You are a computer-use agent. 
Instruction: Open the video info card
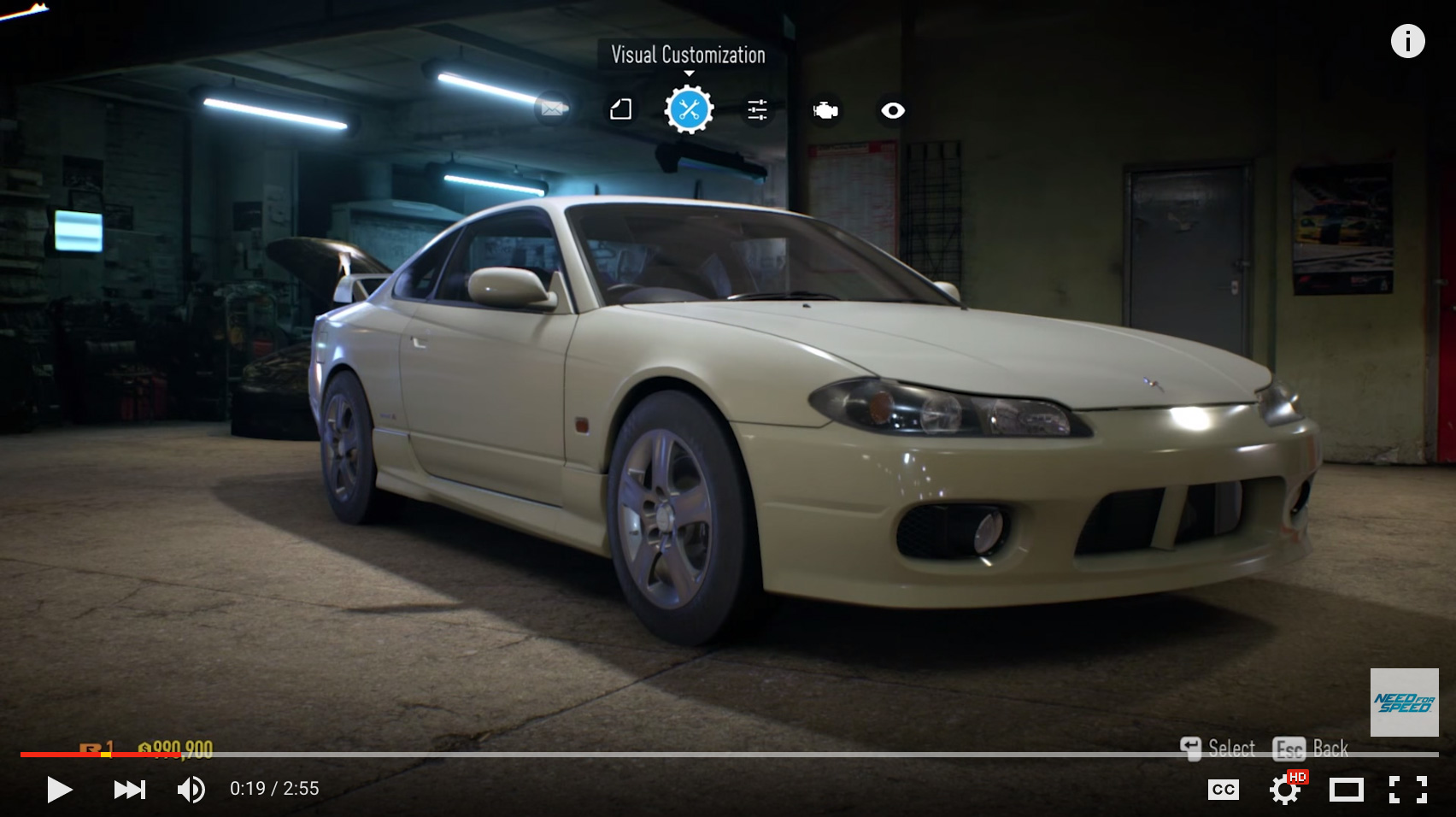[1407, 41]
